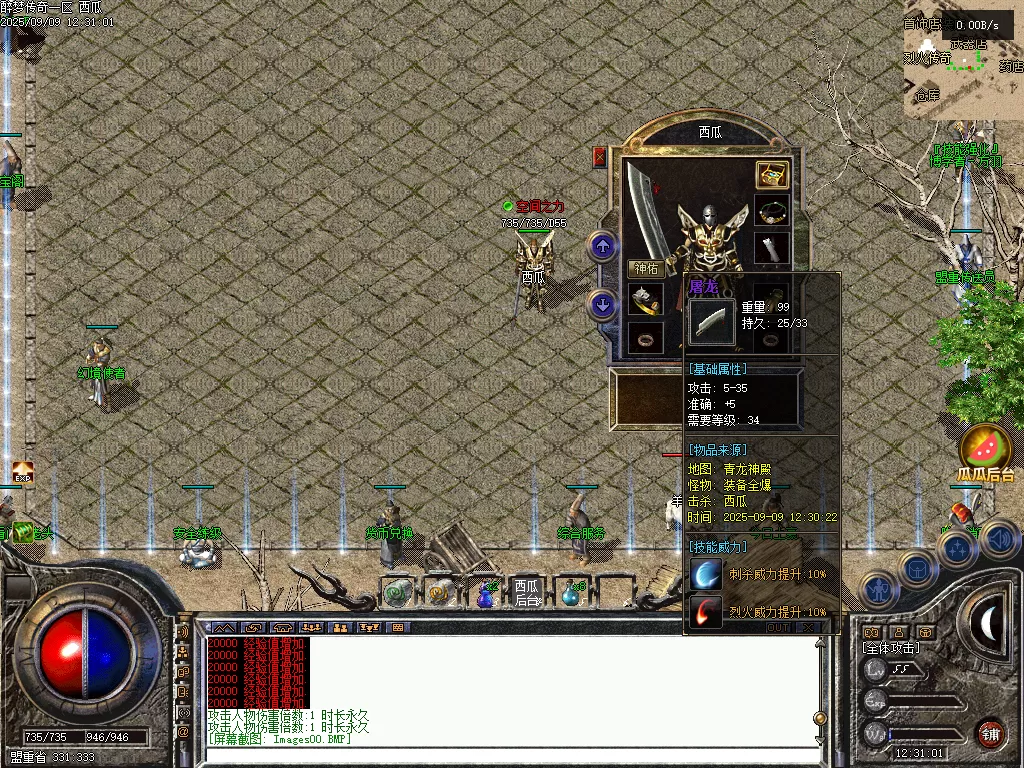
Task: Open the character figure round button
Action: 878,590
